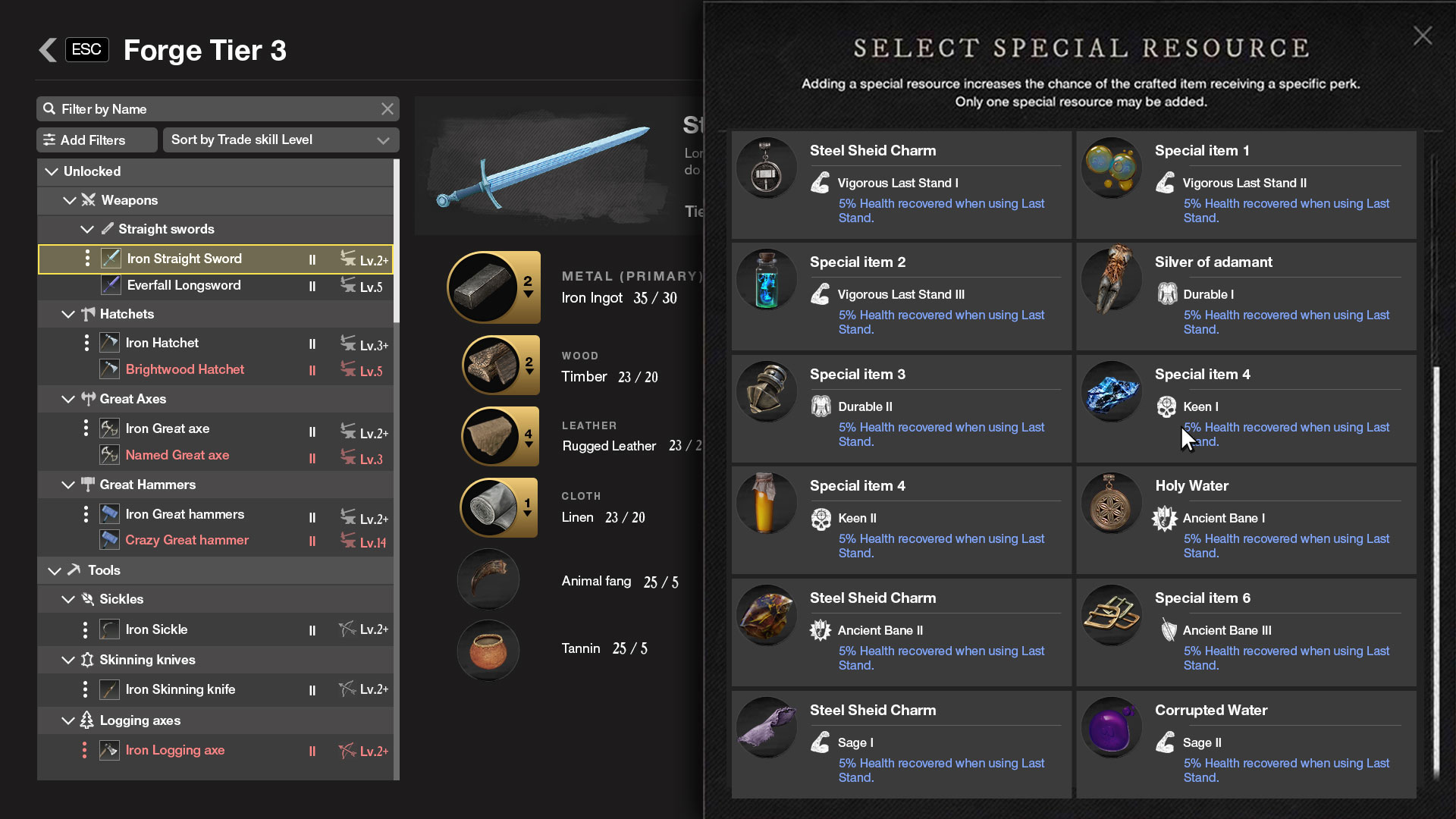This screenshot has width=1456, height=819.
Task: Collapse the Unlocked category
Action: [52, 171]
